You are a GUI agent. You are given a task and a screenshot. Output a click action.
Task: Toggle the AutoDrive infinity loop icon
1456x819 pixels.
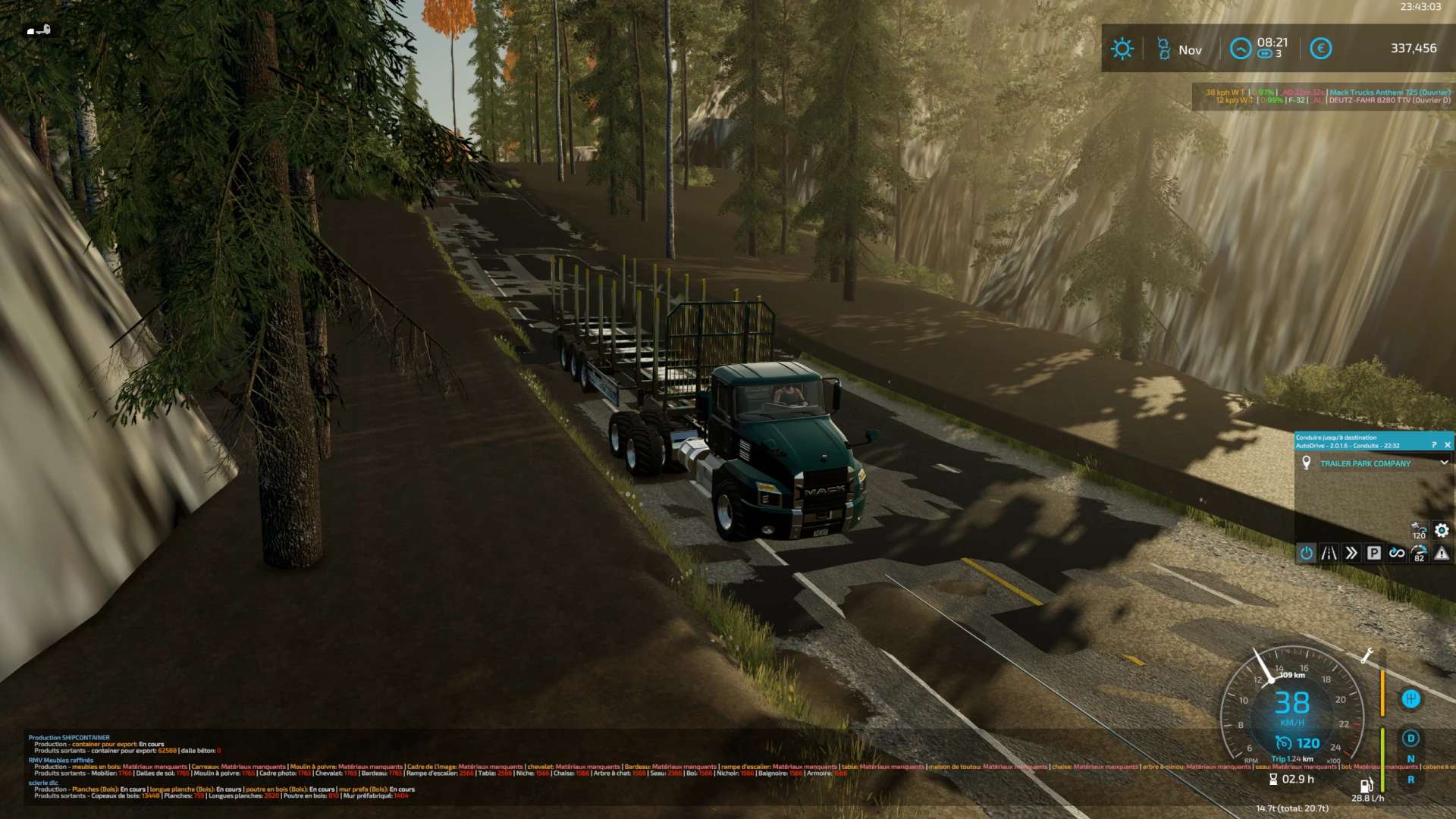tap(1396, 554)
